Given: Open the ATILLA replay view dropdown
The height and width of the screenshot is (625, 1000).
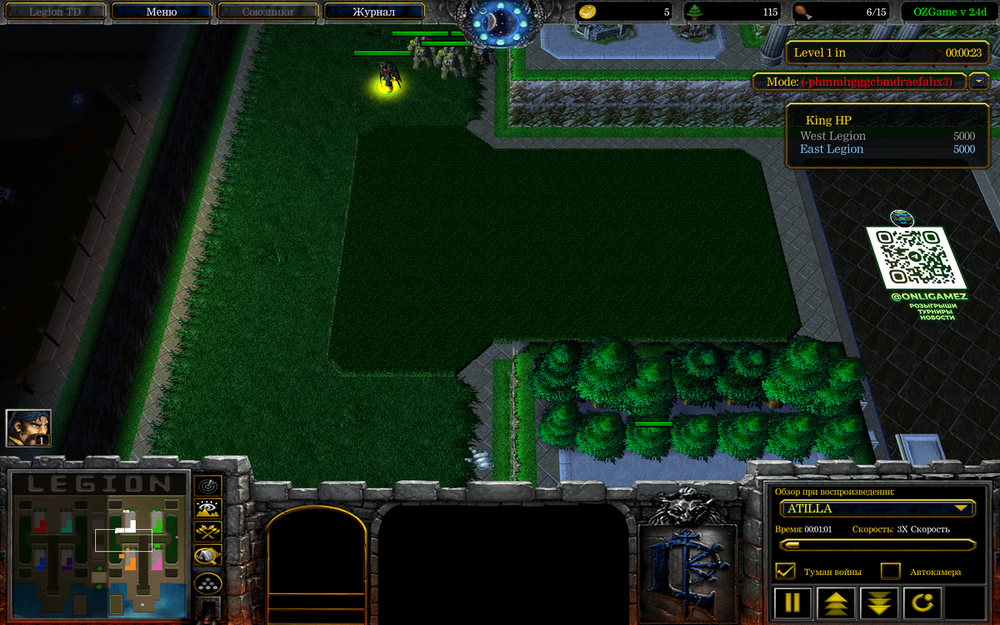Looking at the screenshot, I should click(x=875, y=508).
